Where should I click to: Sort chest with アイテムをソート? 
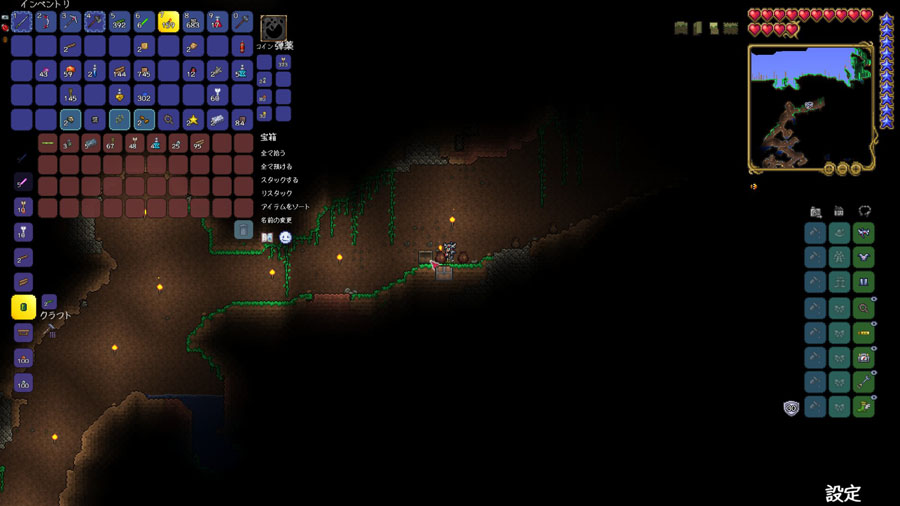284,206
